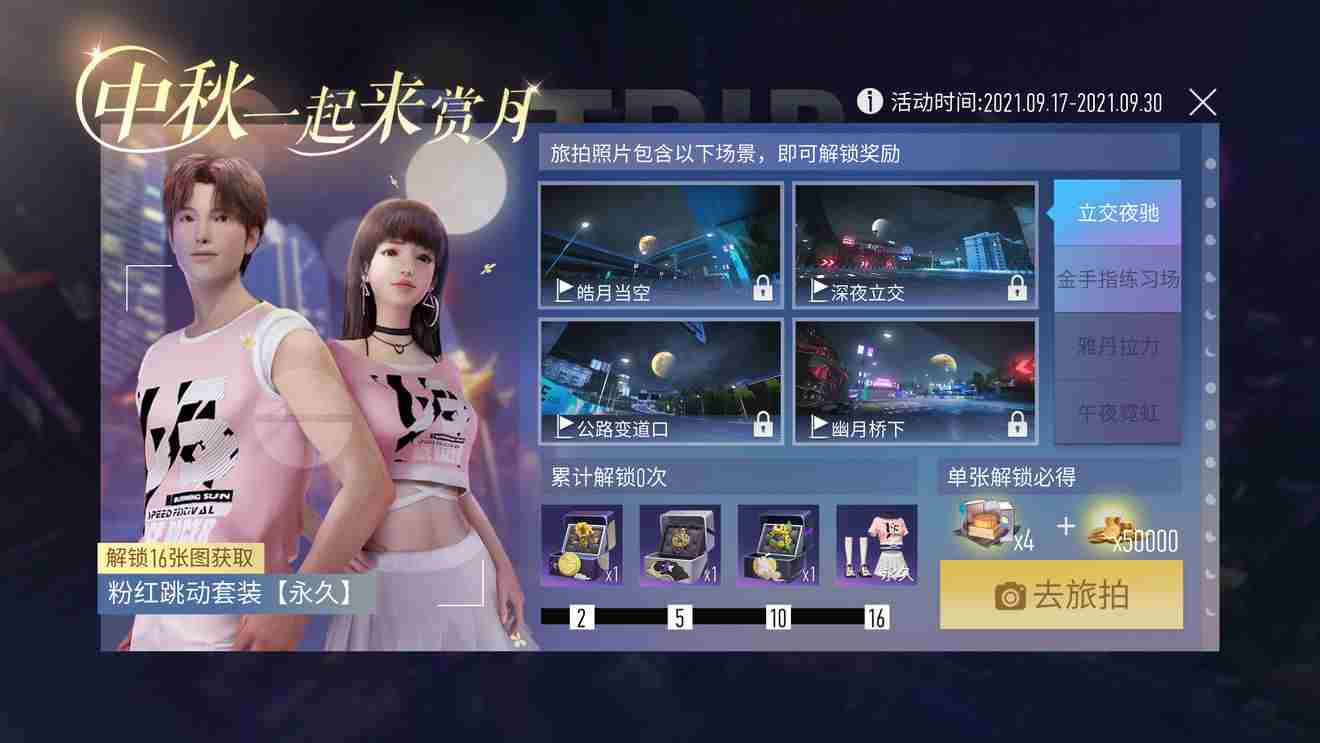Image resolution: width=1320 pixels, height=743 pixels.
Task: Open the chest reward at milestone 5
Action: (x=679, y=545)
